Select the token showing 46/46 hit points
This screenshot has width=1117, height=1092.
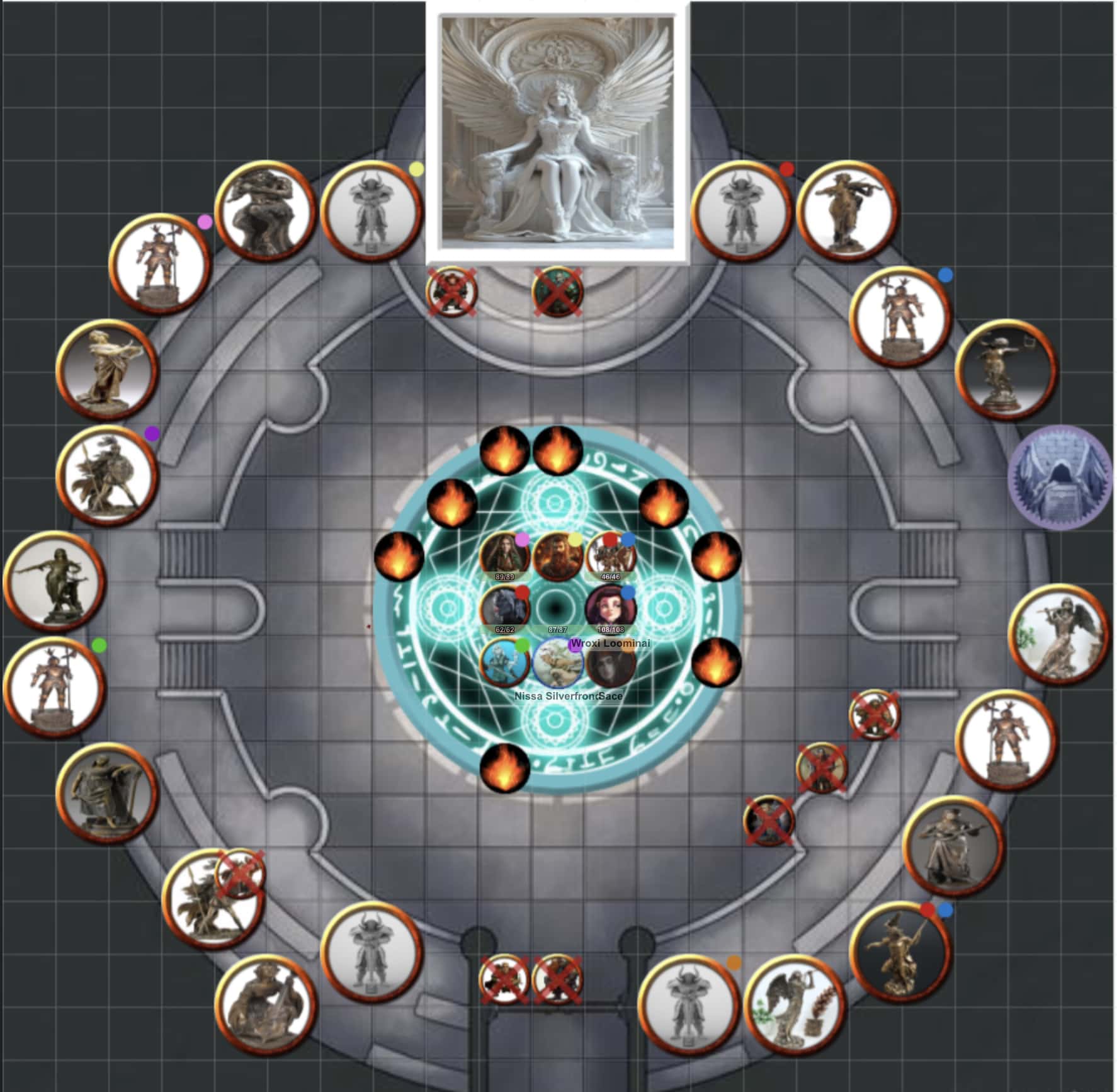610,555
